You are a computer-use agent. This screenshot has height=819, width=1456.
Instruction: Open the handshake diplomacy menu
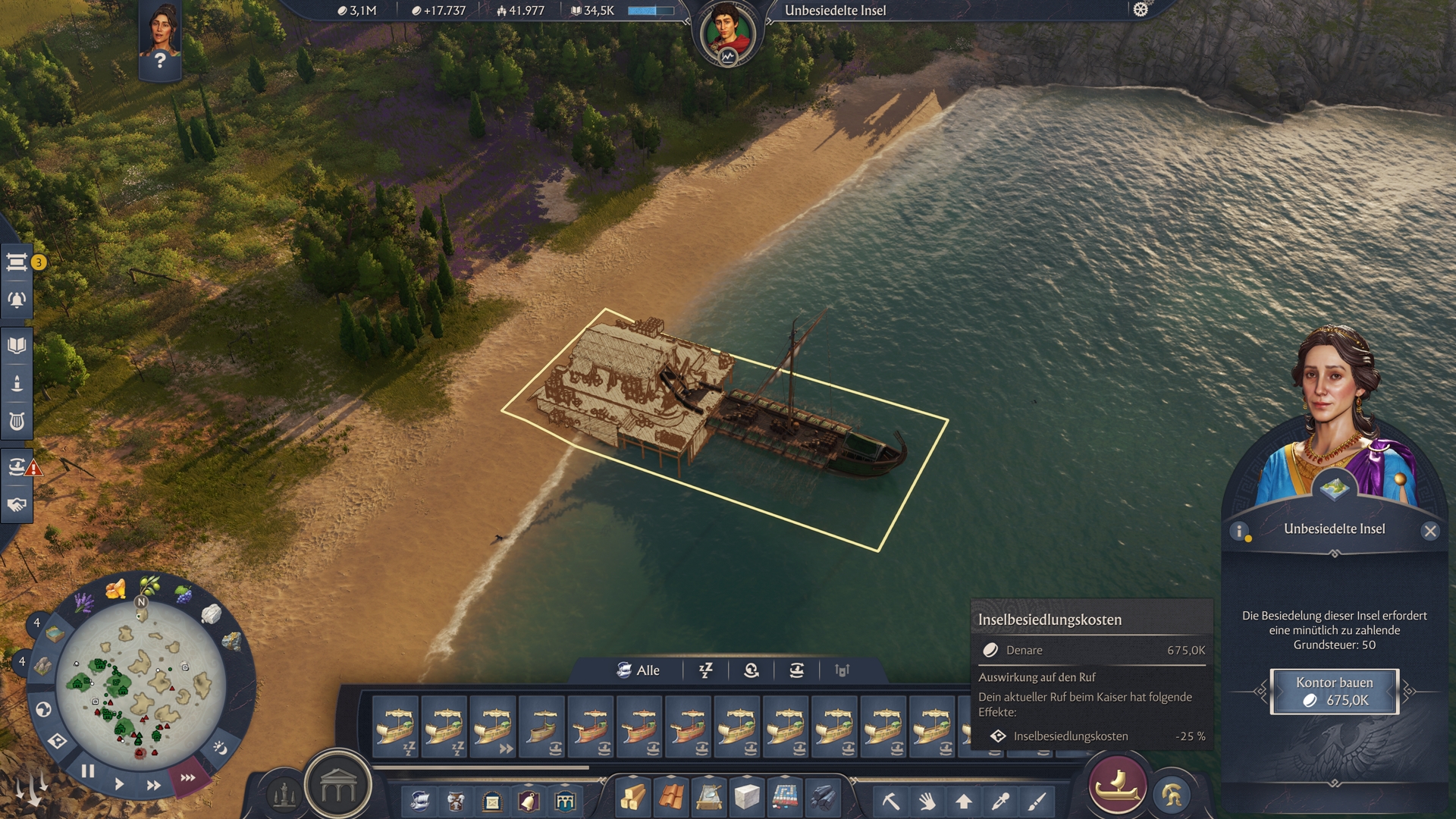pyautogui.click(x=17, y=504)
